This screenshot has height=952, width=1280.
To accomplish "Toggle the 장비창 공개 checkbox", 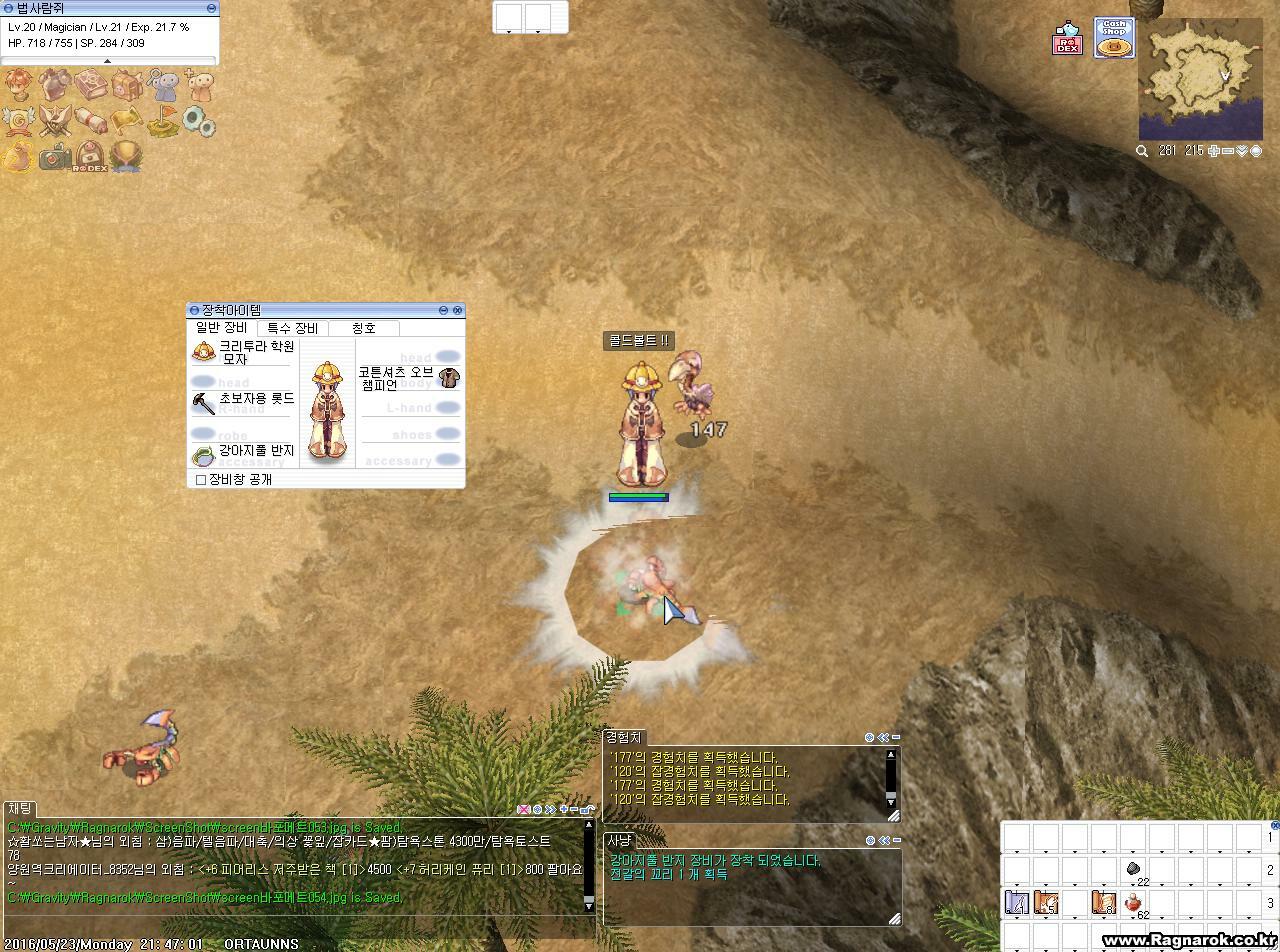I will (x=201, y=480).
